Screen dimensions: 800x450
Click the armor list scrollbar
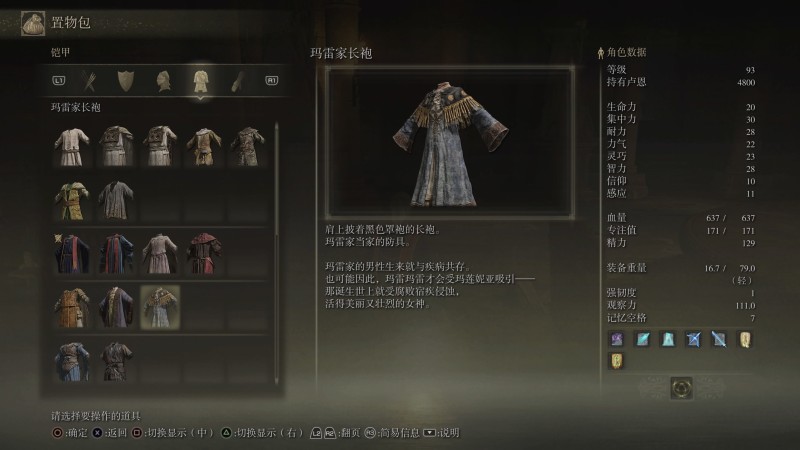coord(276,250)
